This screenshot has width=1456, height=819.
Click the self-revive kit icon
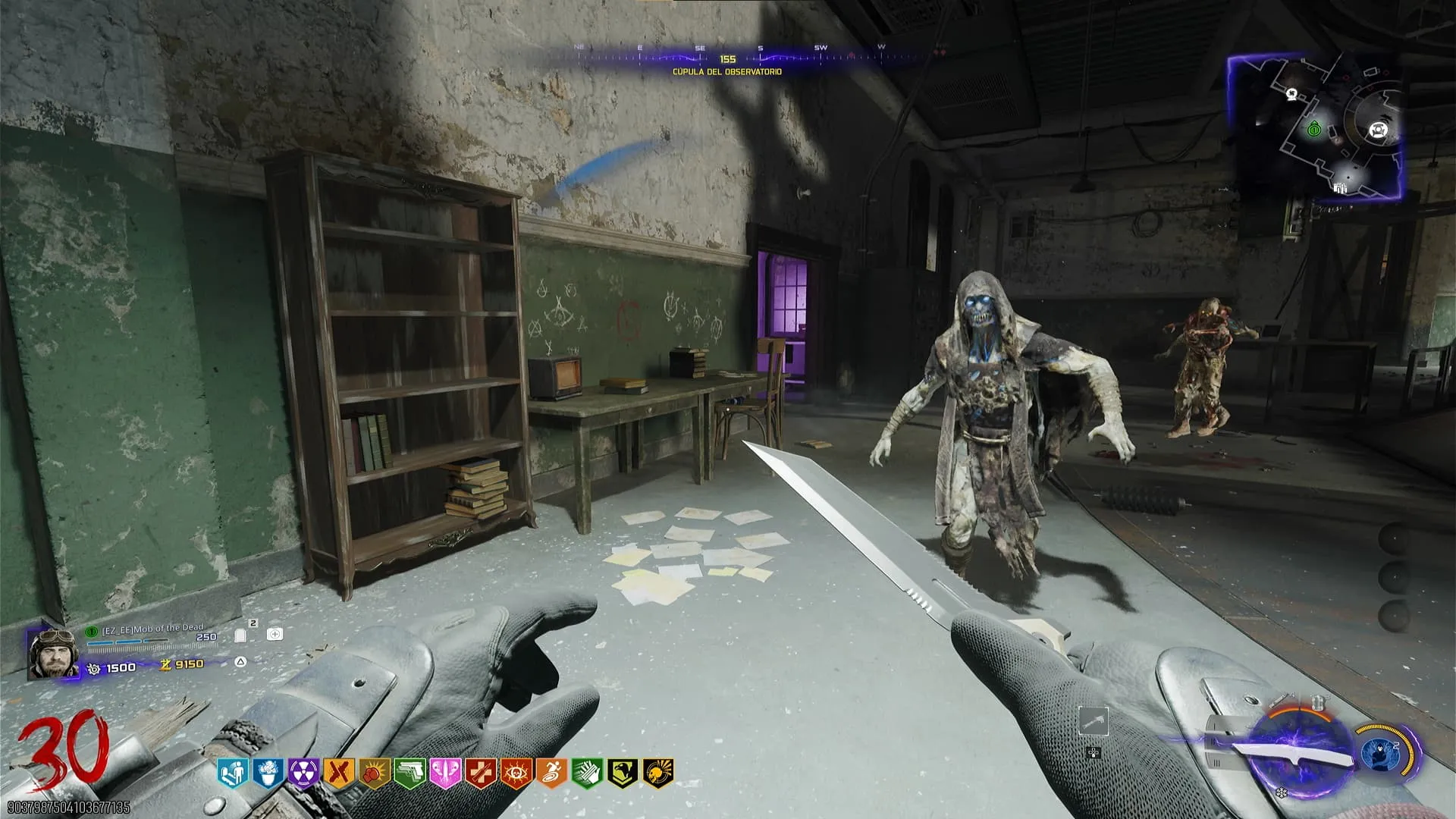(x=275, y=634)
